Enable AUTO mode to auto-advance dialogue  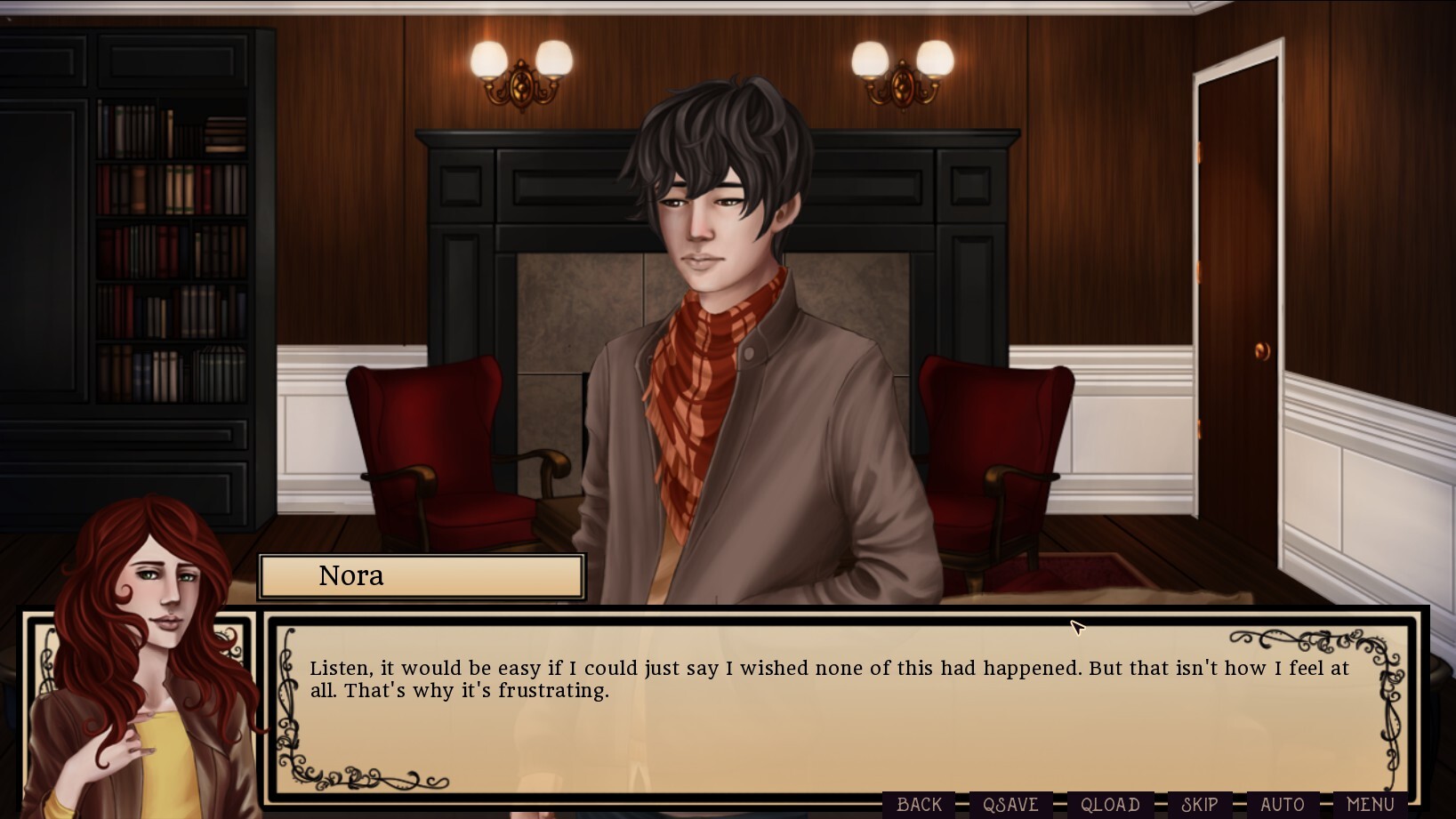1281,803
